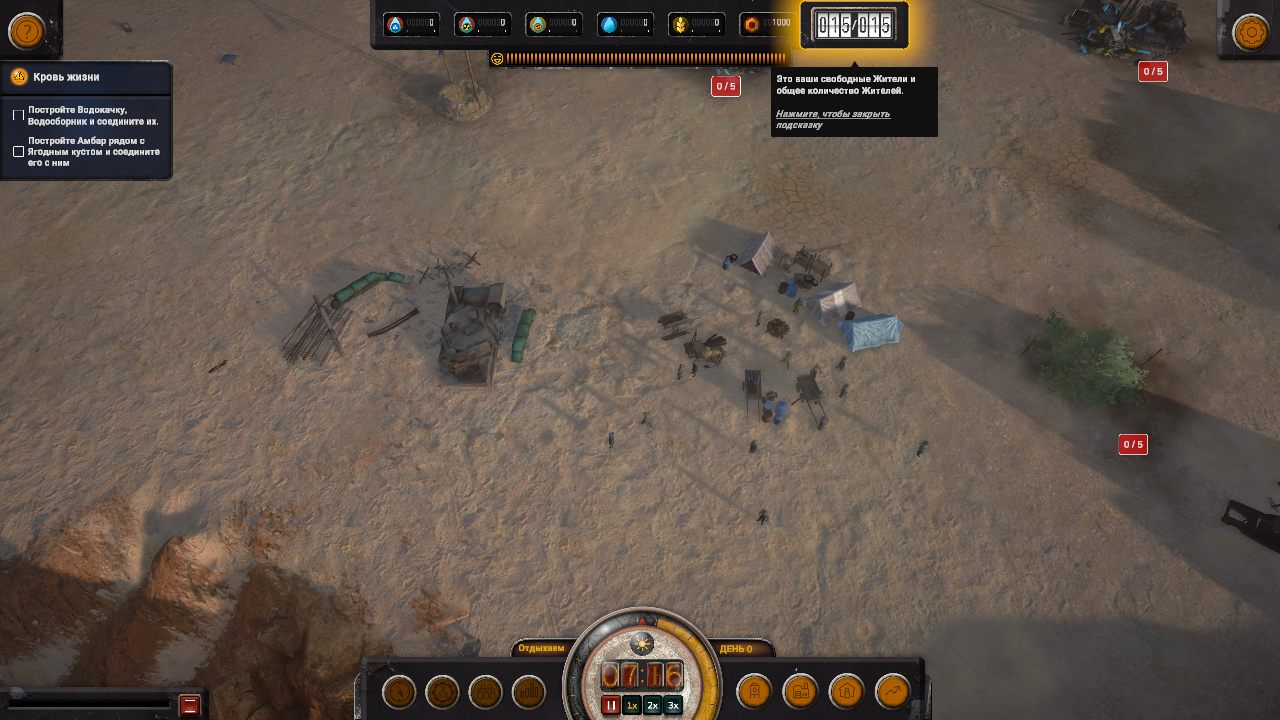The image size is (1280, 720).
Task: Open the help question mark button
Action: 27,31
